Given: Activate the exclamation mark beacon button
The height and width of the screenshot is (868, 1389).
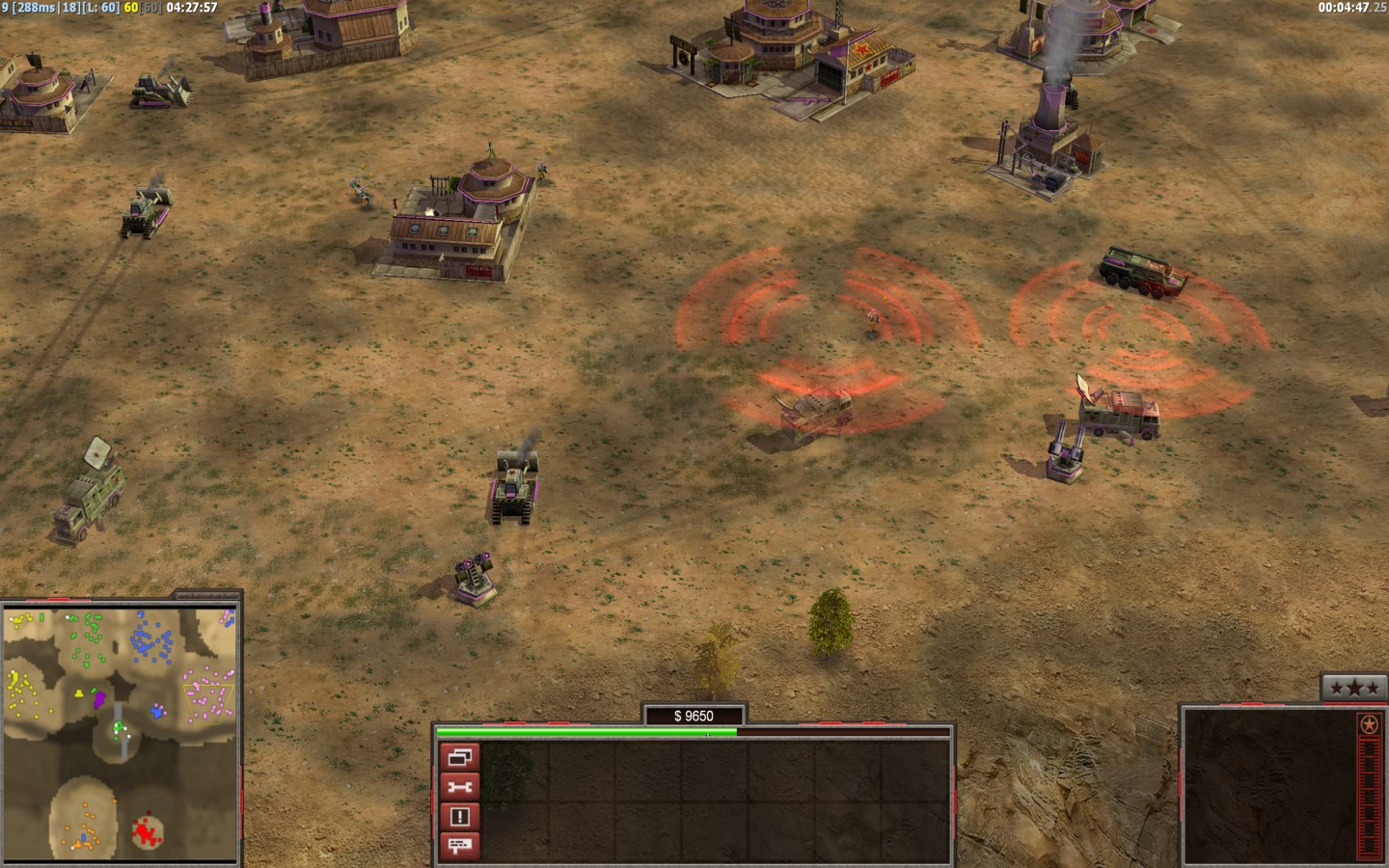Looking at the screenshot, I should point(459,817).
